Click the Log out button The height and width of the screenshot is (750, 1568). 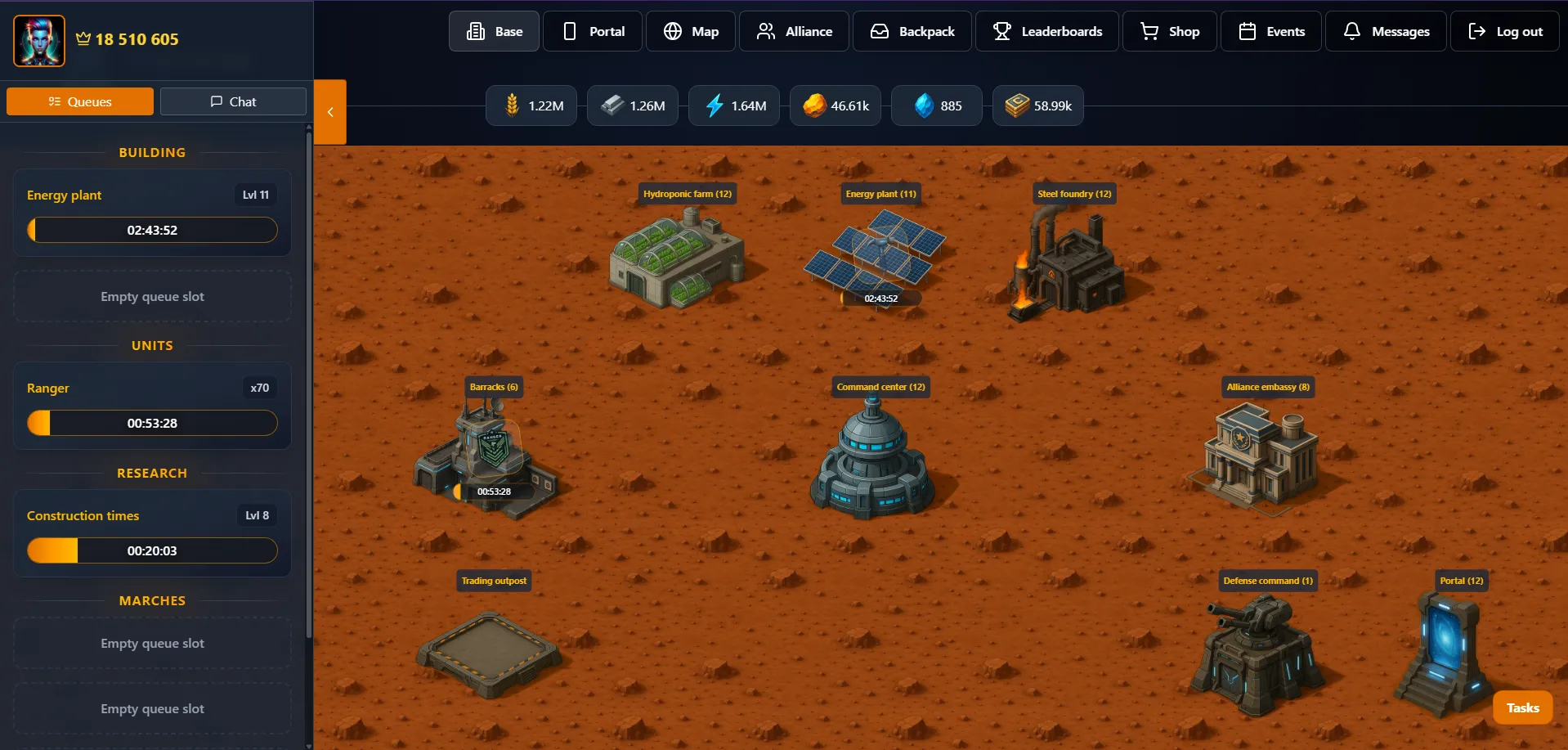1505,30
